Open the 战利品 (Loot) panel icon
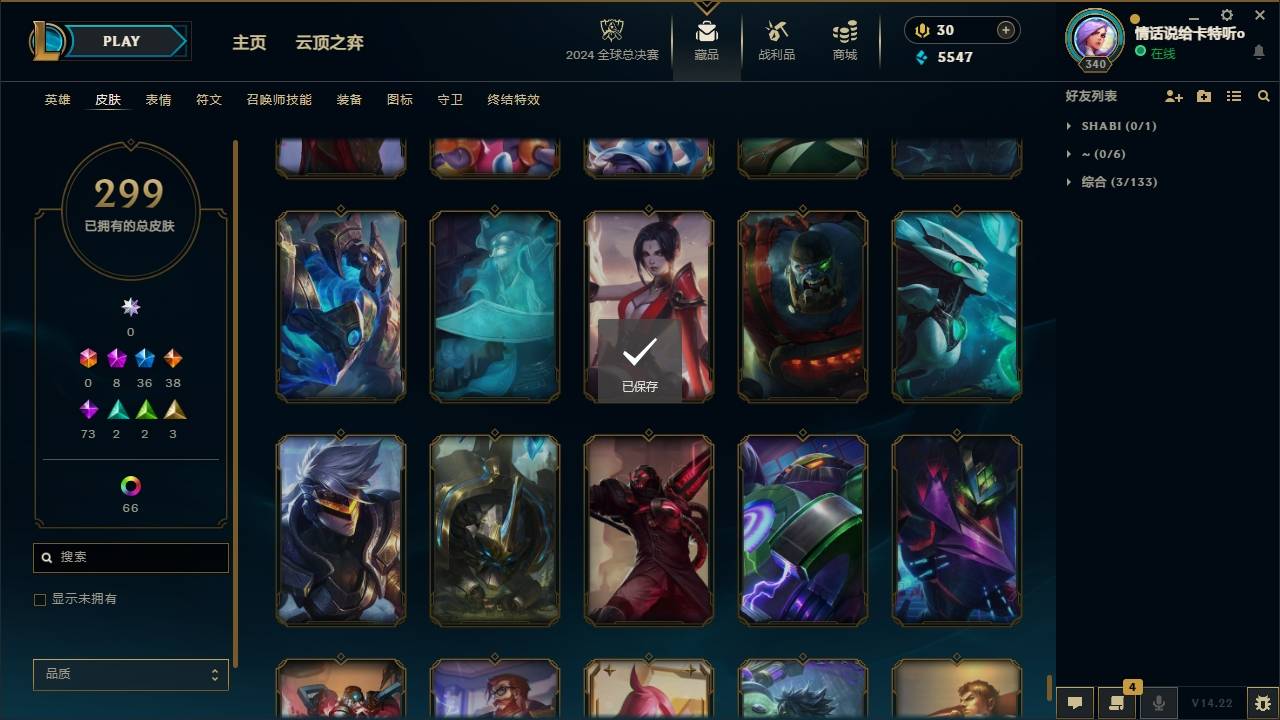 pyautogui.click(x=776, y=37)
